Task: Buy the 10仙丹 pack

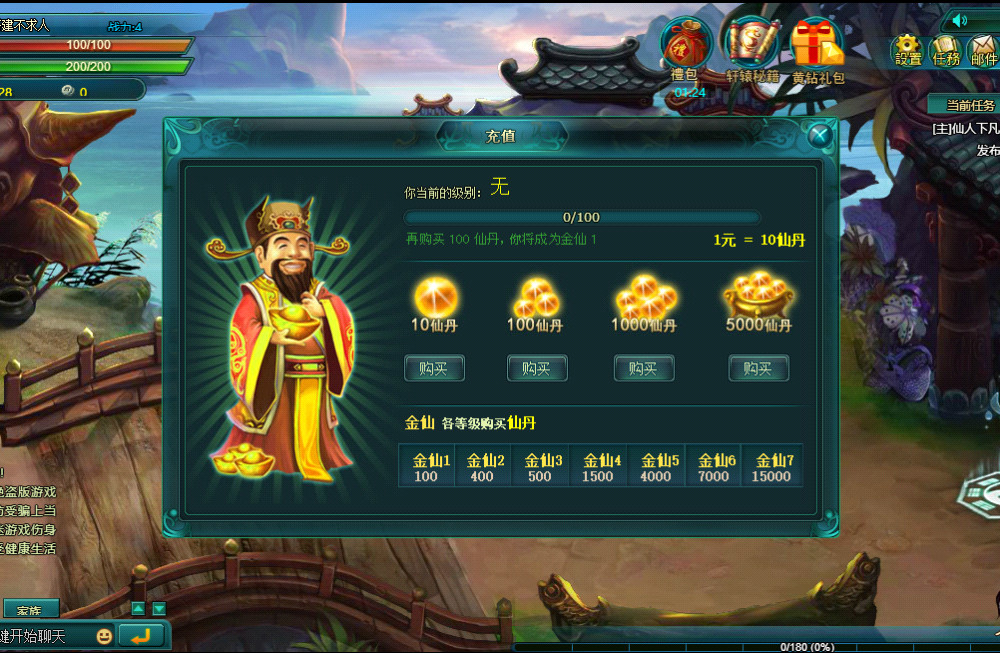Action: [x=434, y=368]
